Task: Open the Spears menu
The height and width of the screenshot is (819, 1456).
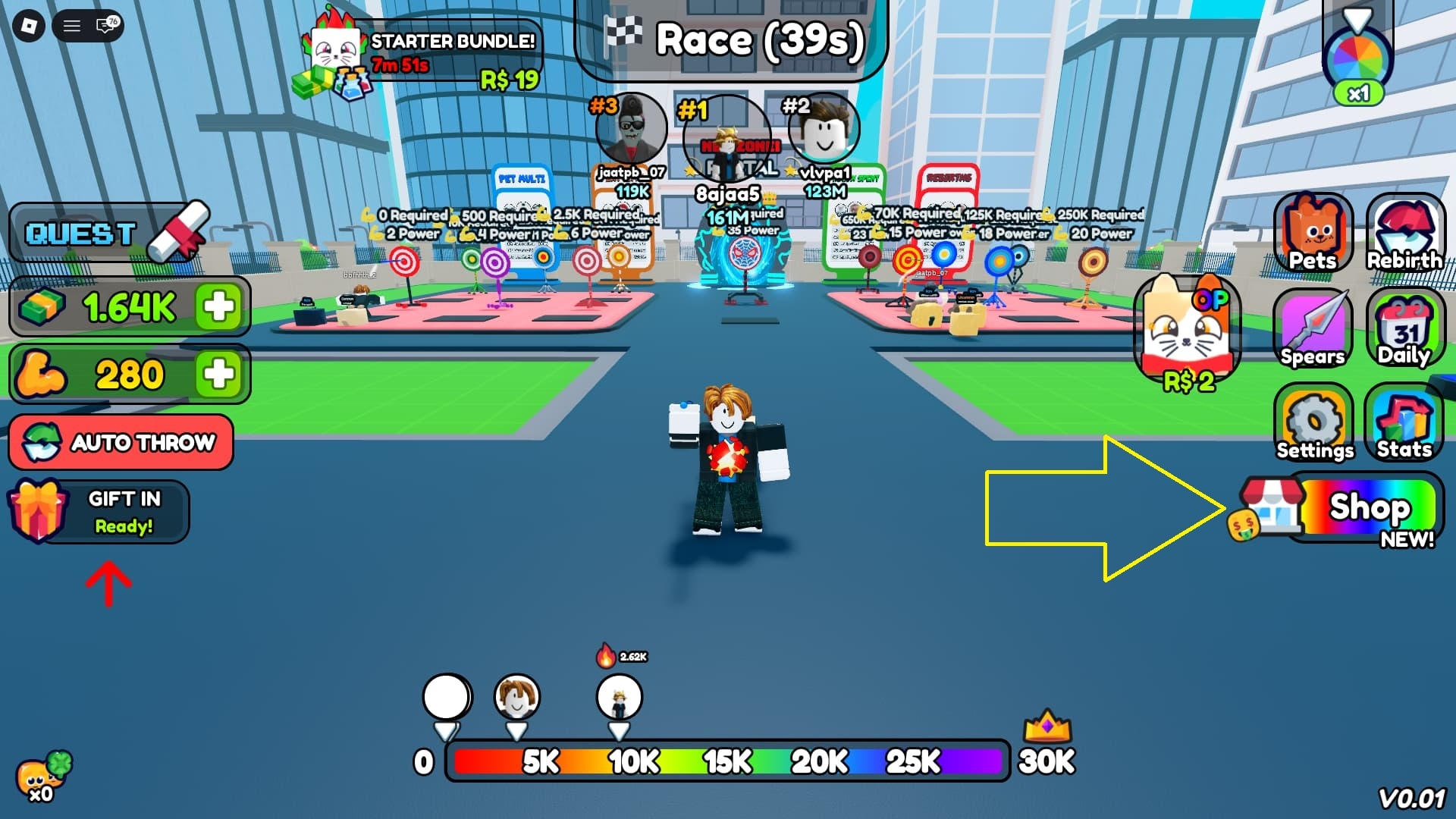Action: coord(1313,328)
